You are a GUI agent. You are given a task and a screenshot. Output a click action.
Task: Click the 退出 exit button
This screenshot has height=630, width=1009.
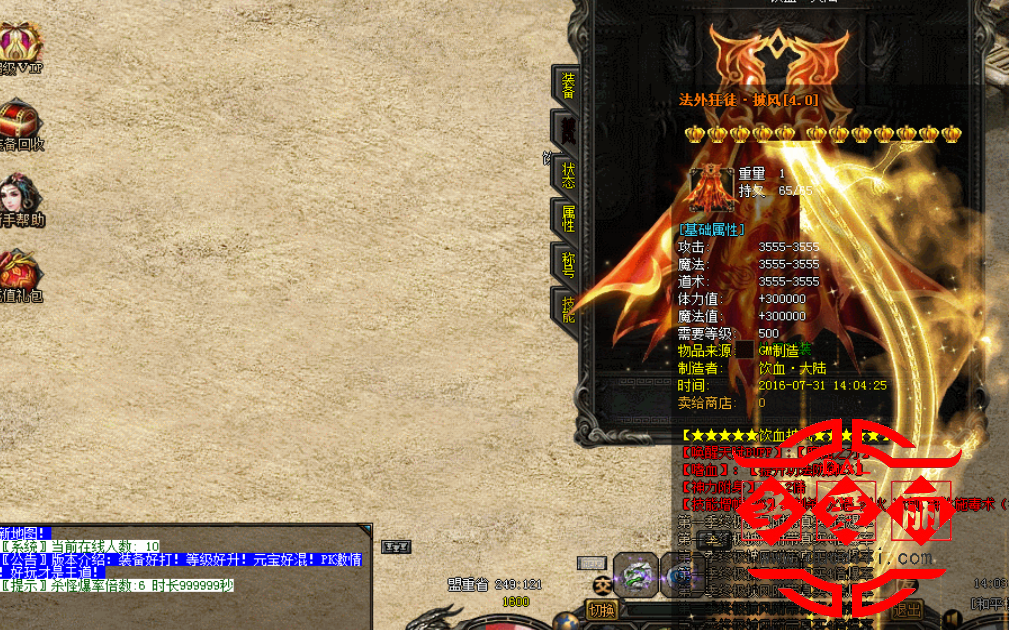[x=908, y=610]
